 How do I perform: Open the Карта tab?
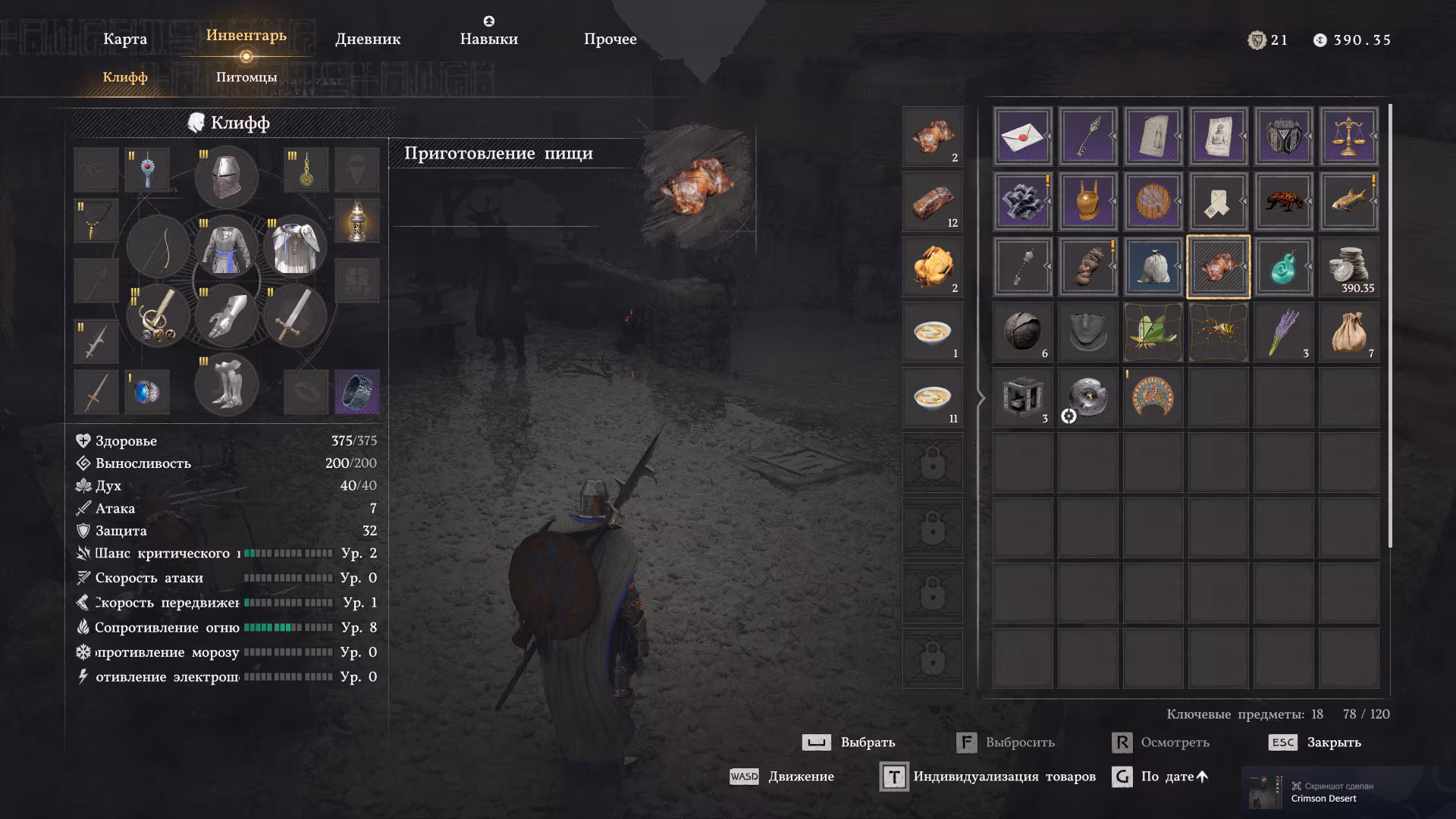pos(125,39)
